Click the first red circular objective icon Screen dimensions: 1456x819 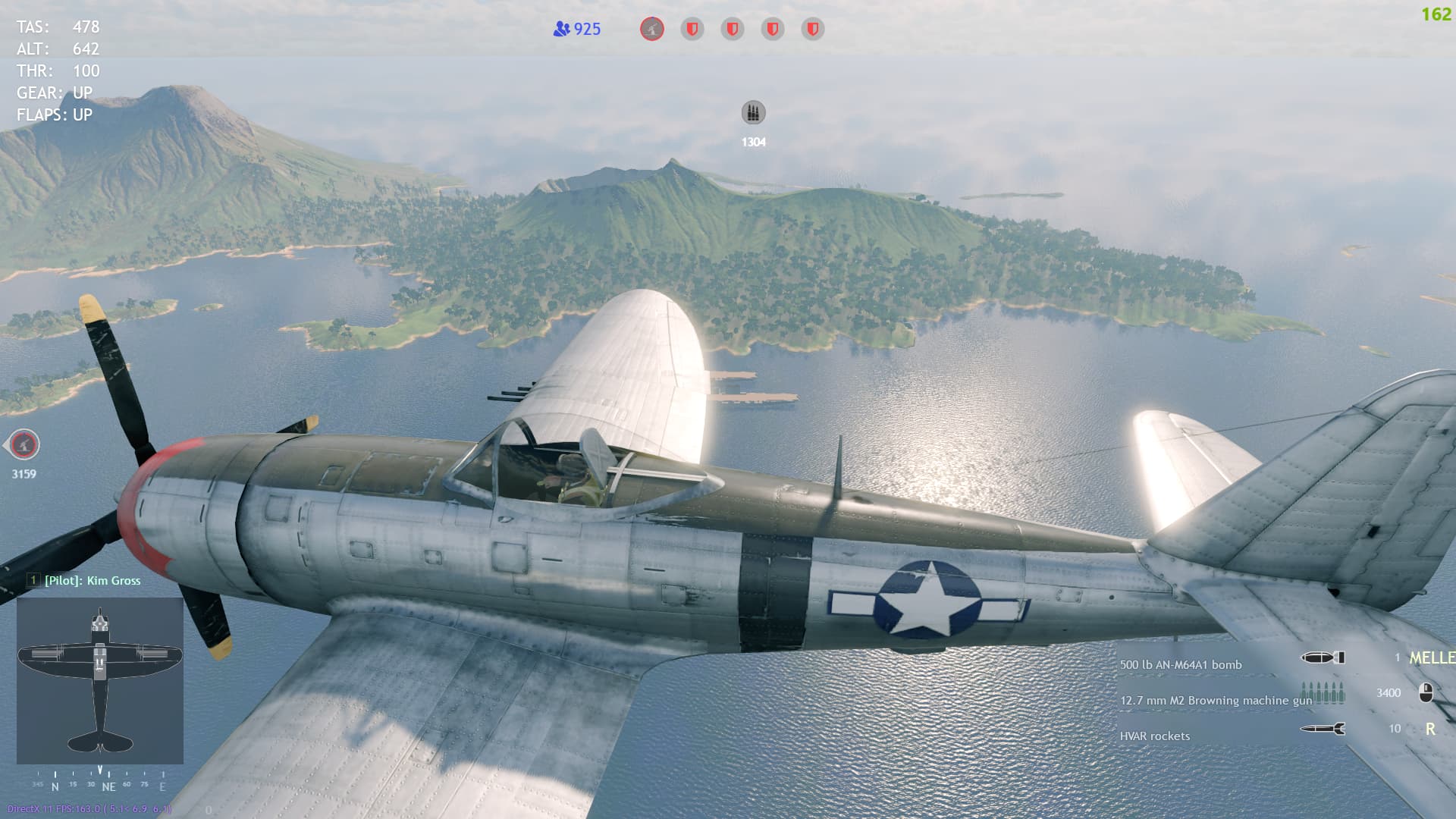[x=652, y=30]
